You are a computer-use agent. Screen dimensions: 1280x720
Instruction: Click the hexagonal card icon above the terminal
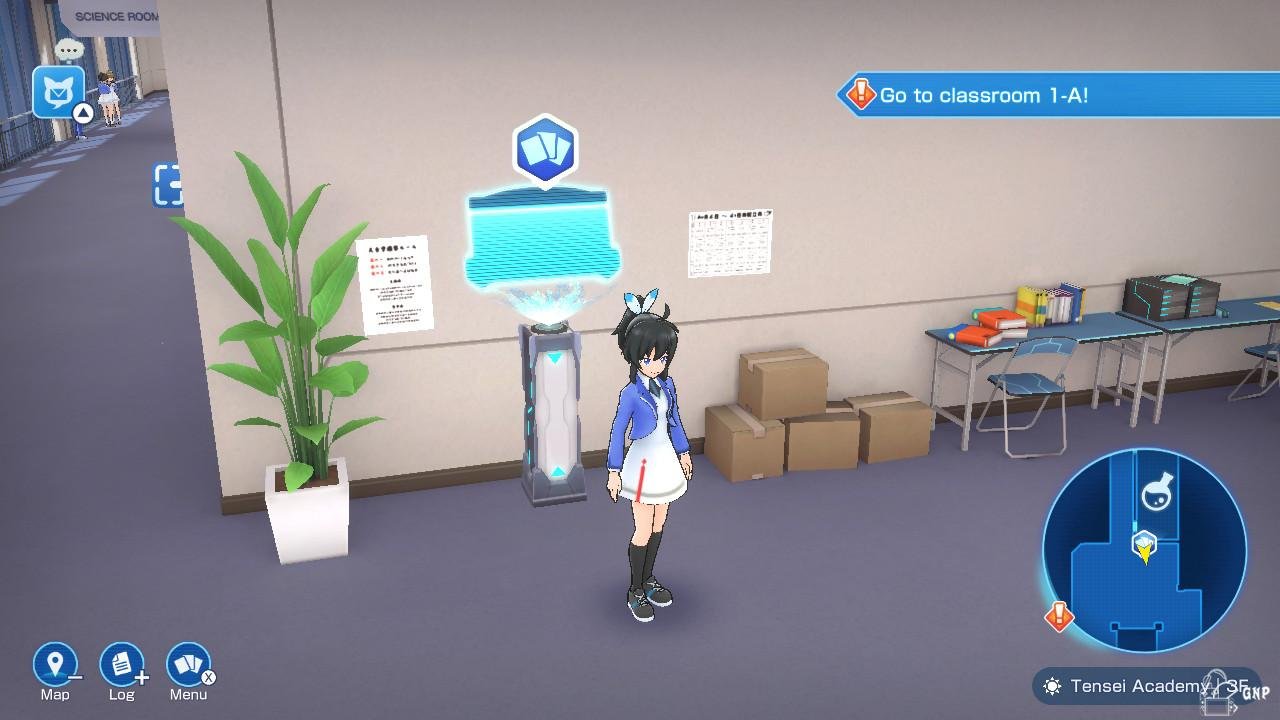coord(545,150)
